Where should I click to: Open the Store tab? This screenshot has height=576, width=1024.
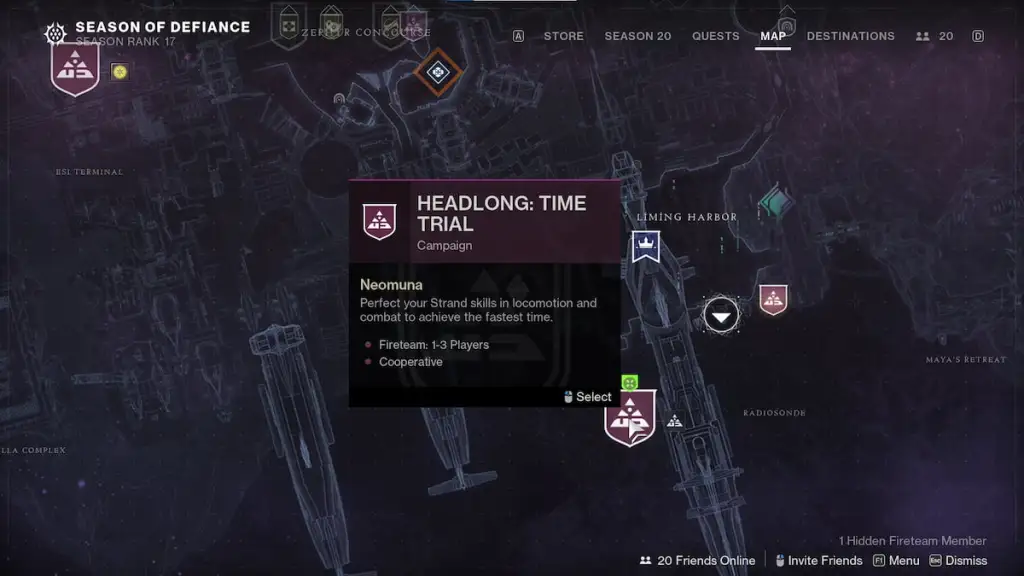[x=563, y=36]
